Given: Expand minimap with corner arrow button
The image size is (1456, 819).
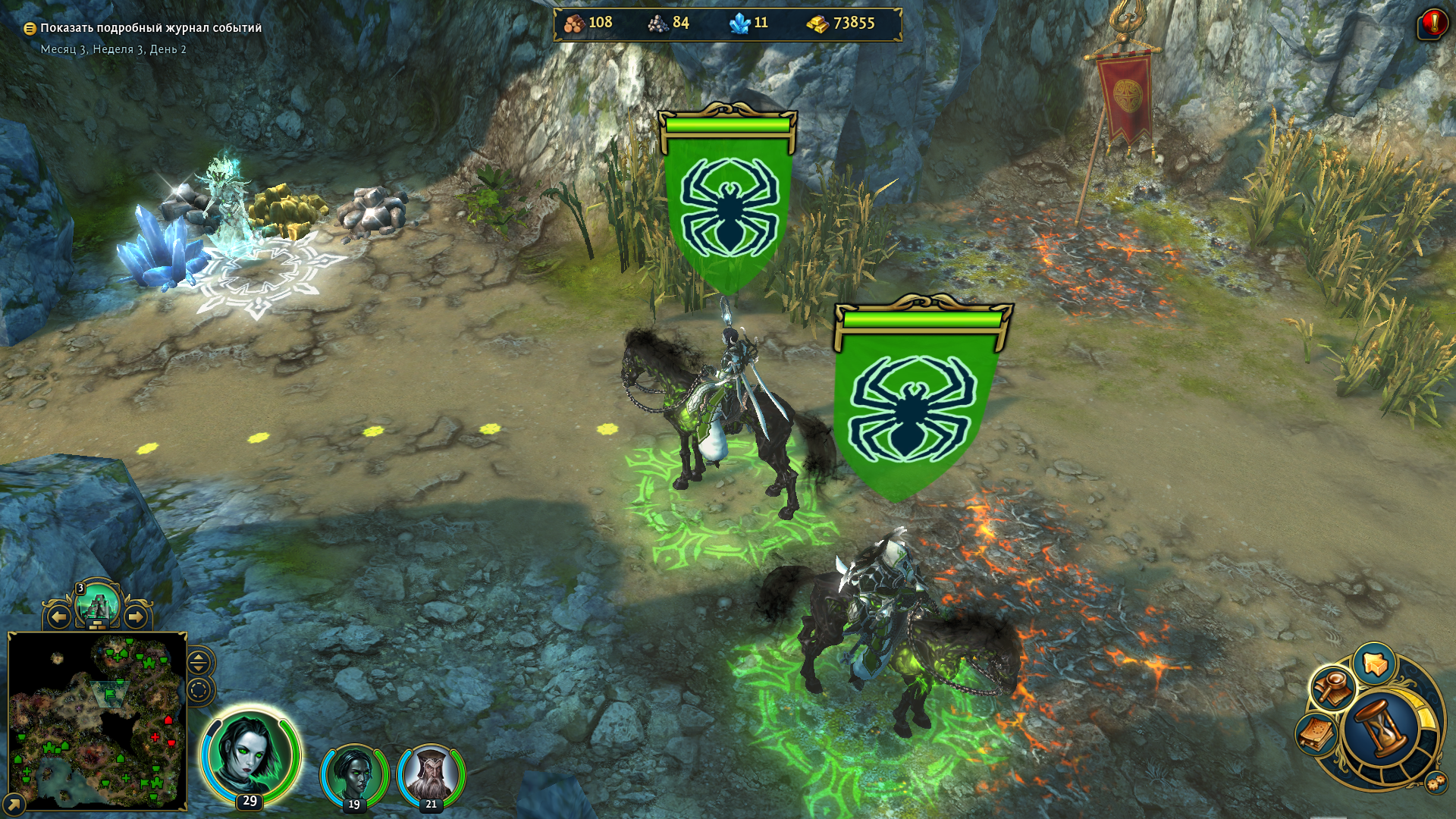Looking at the screenshot, I should tap(13, 805).
